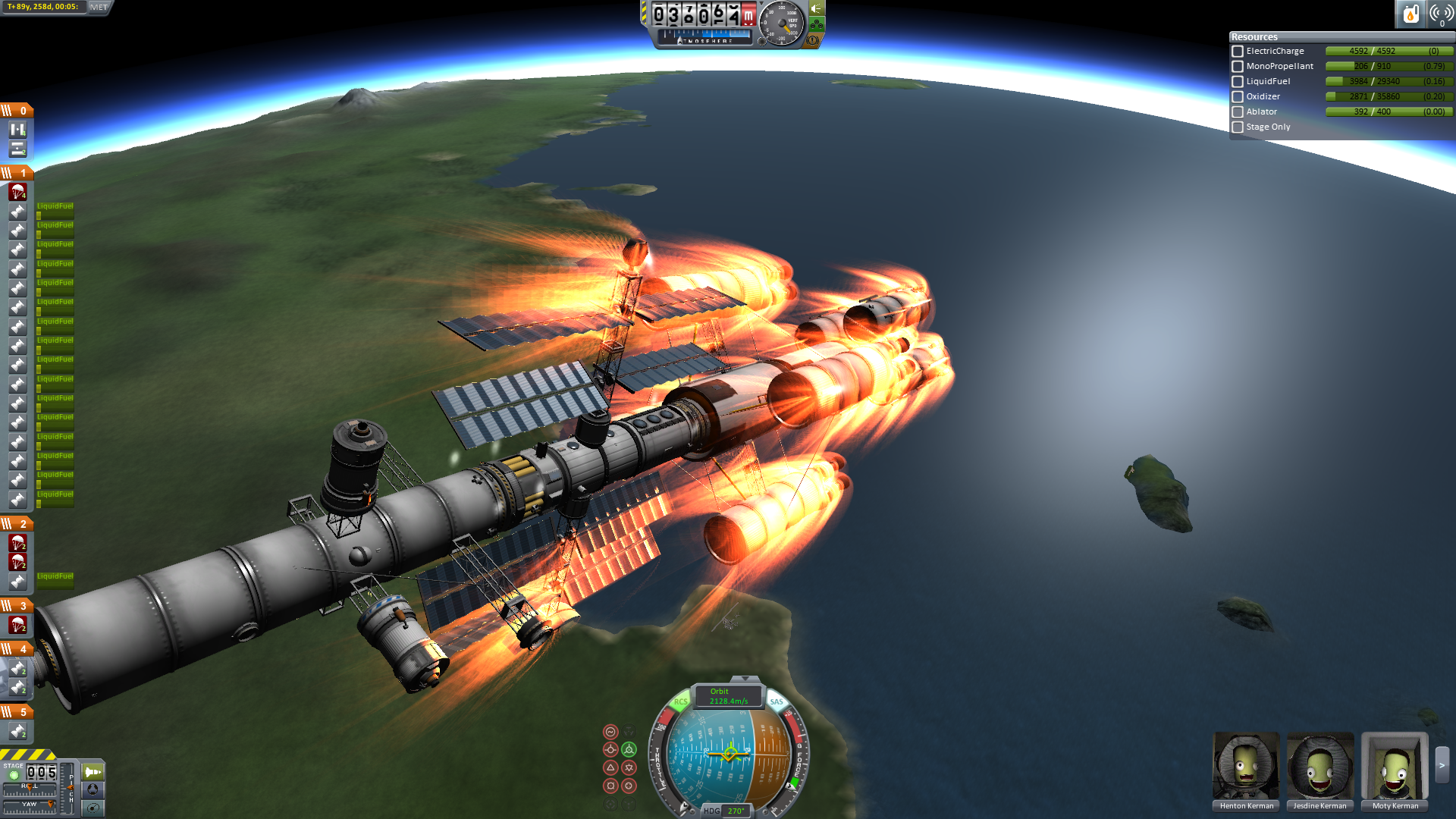Enable the Oxidizer resource checkbox

point(1238,97)
